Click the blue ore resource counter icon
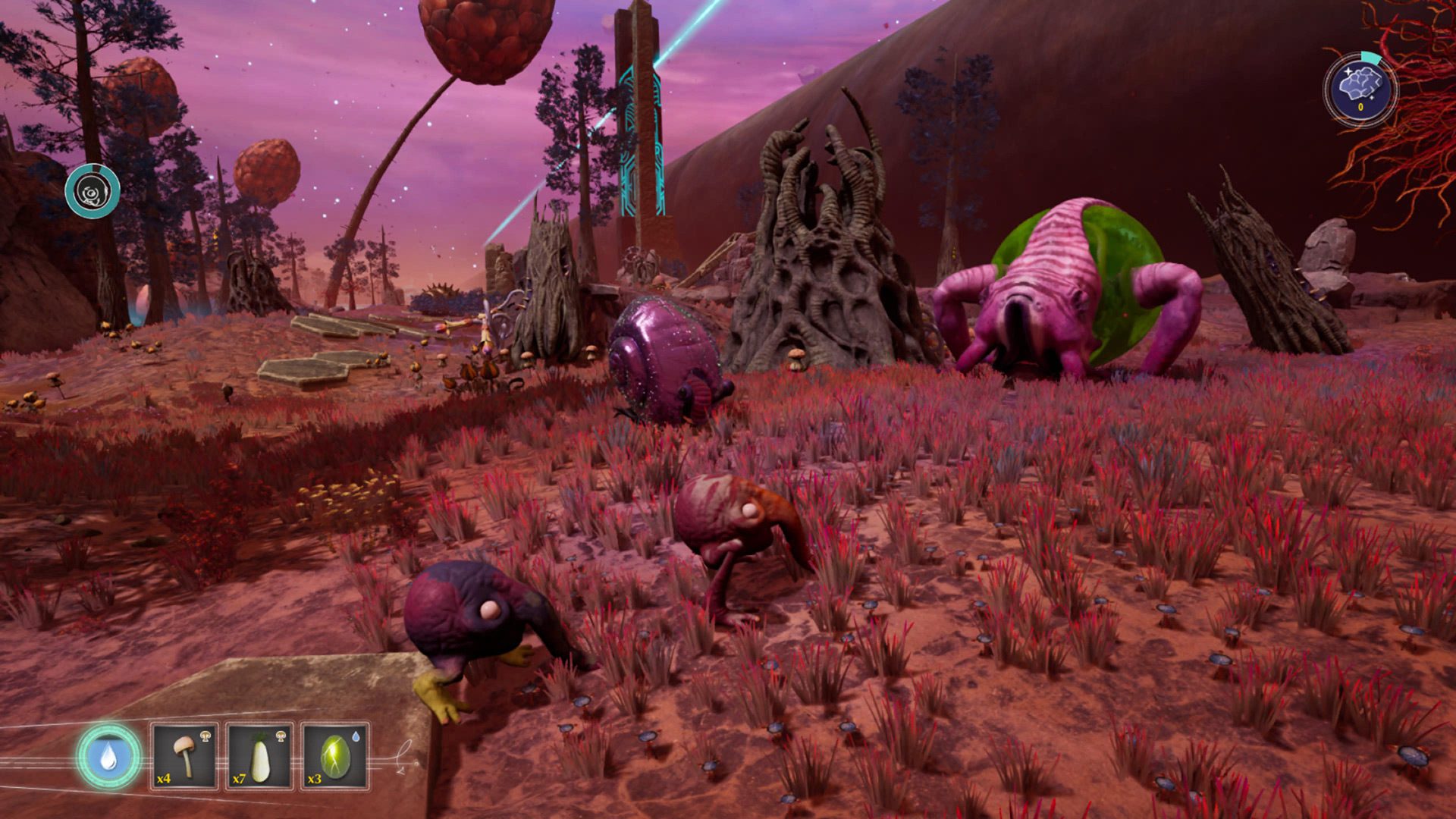Viewport: 1456px width, 819px height. (1360, 89)
